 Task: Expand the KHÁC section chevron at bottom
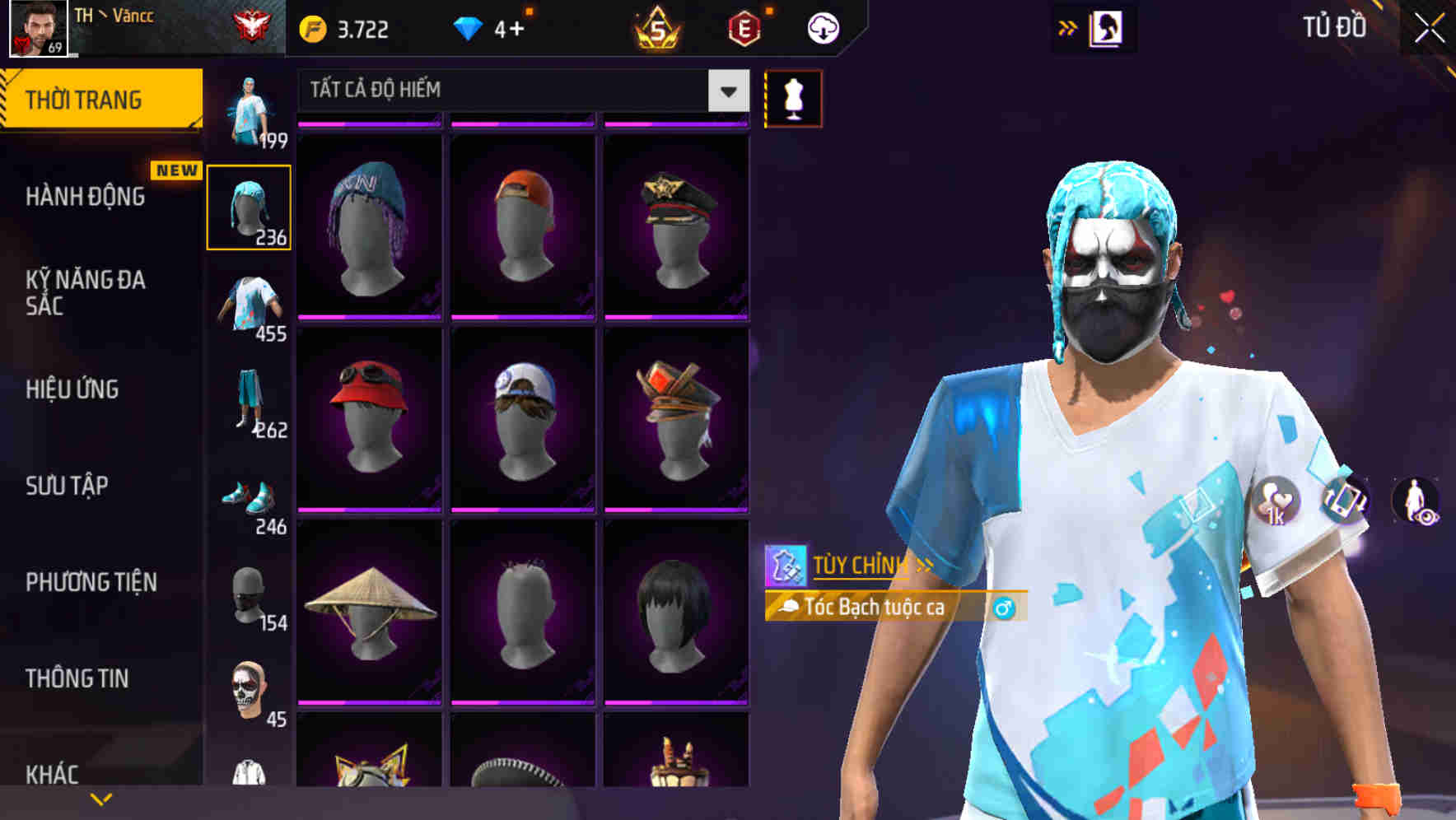pyautogui.click(x=101, y=799)
